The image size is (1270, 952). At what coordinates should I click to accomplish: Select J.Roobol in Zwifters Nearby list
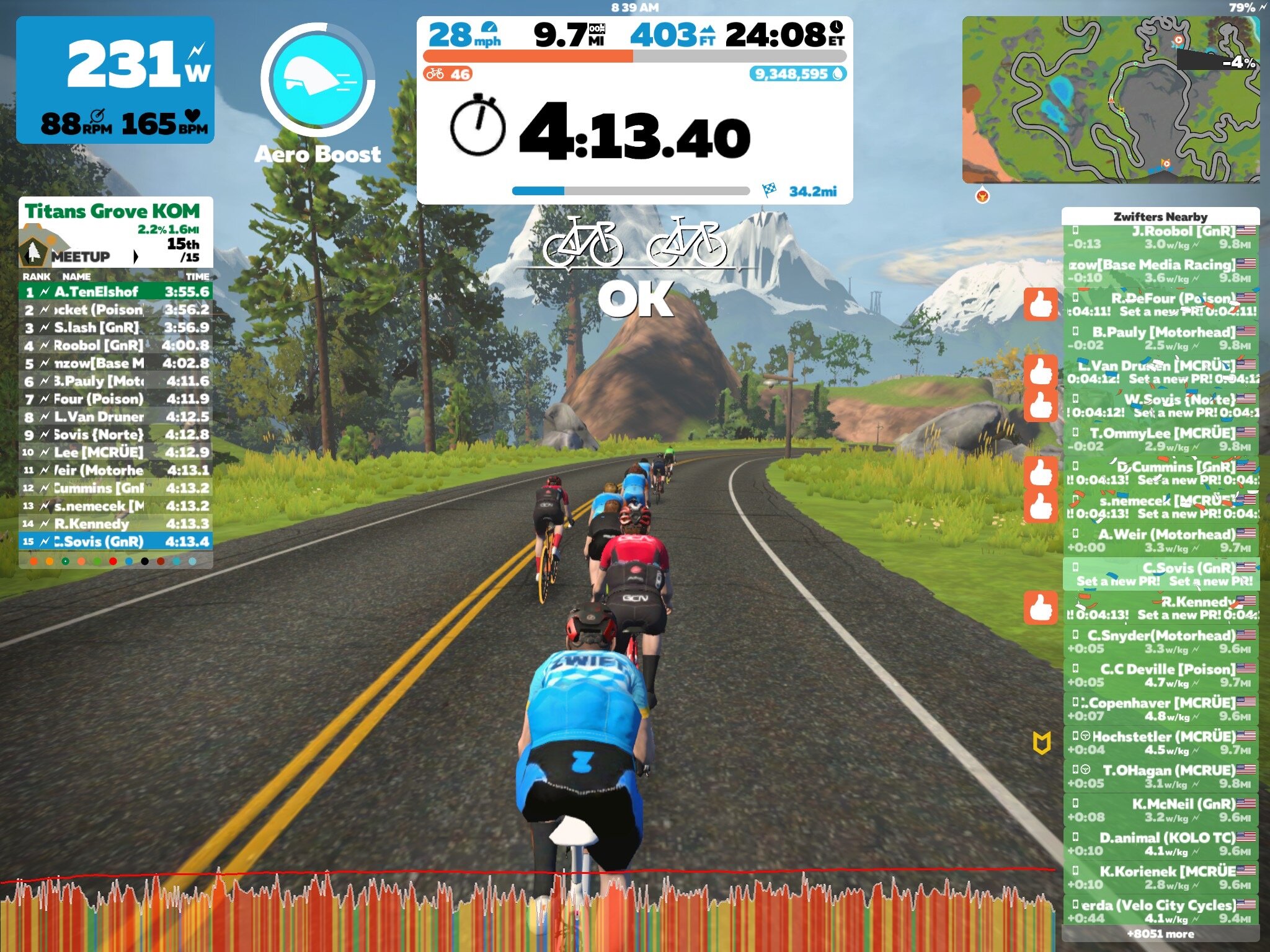tap(1160, 237)
